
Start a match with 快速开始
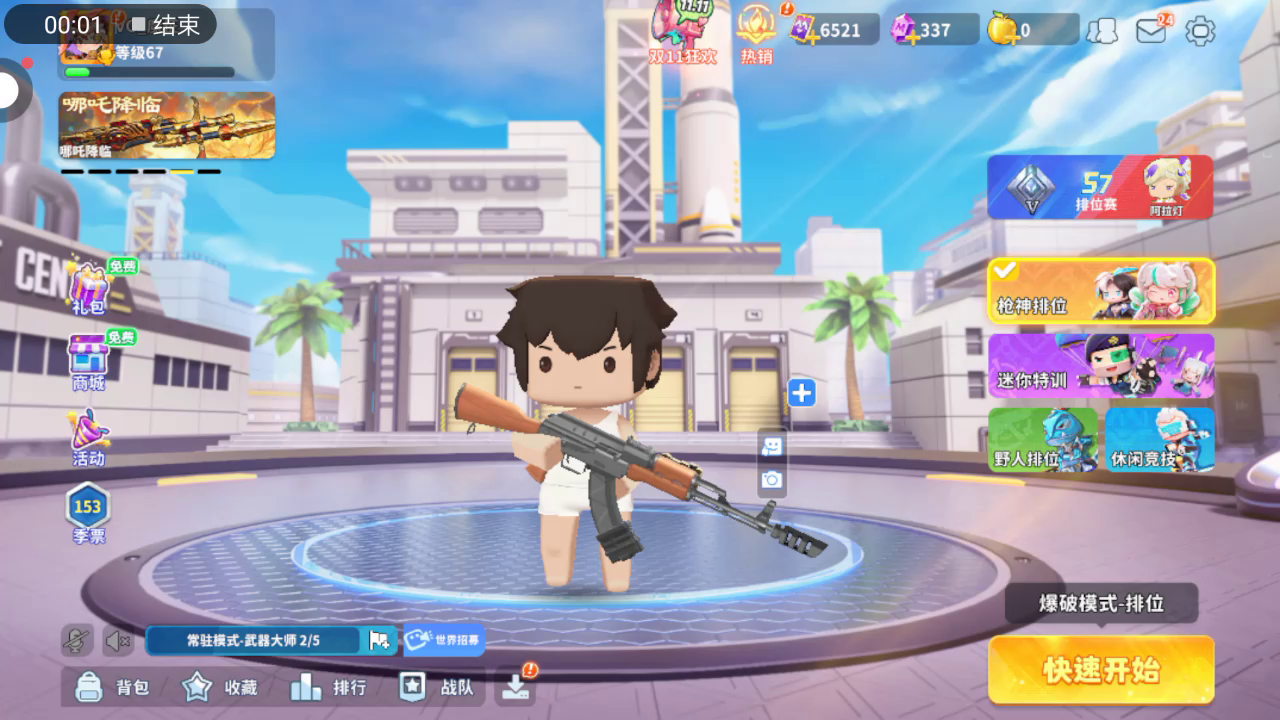pos(1101,669)
